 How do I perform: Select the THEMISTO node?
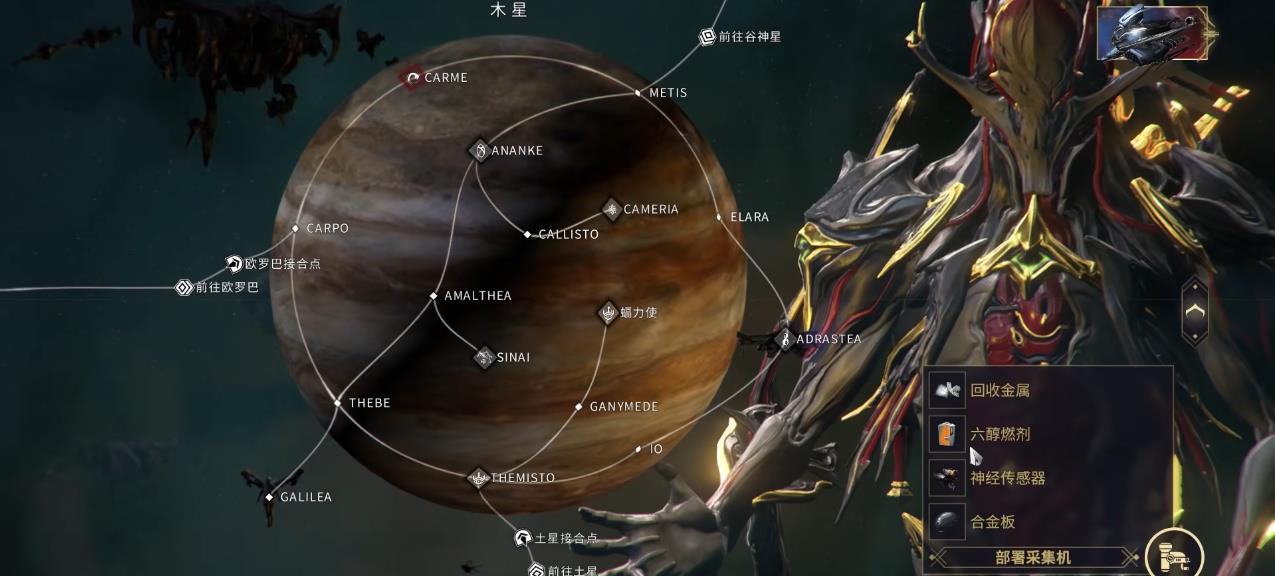coord(479,478)
